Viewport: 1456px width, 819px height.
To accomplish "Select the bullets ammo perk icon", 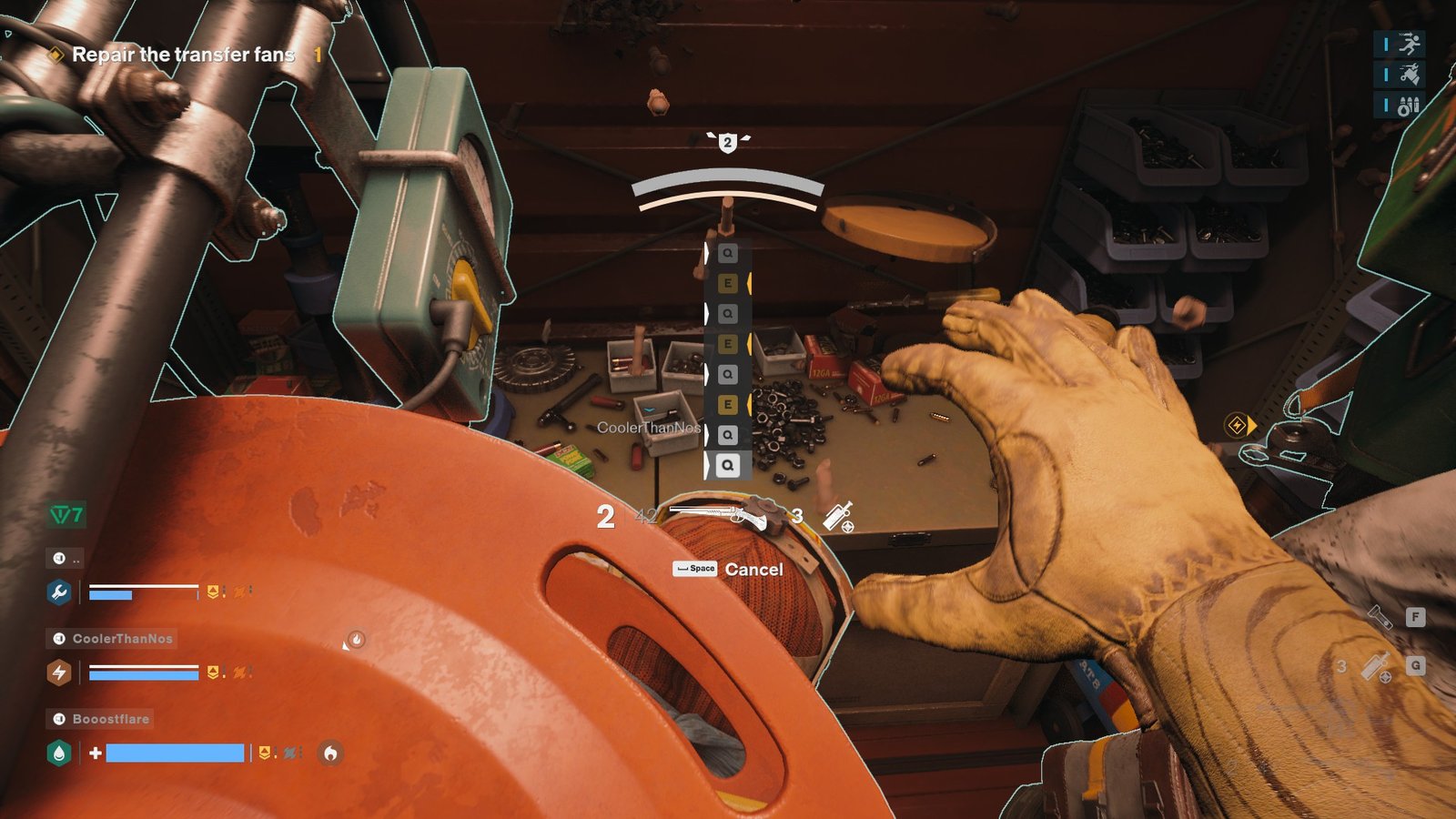I will click(1409, 106).
